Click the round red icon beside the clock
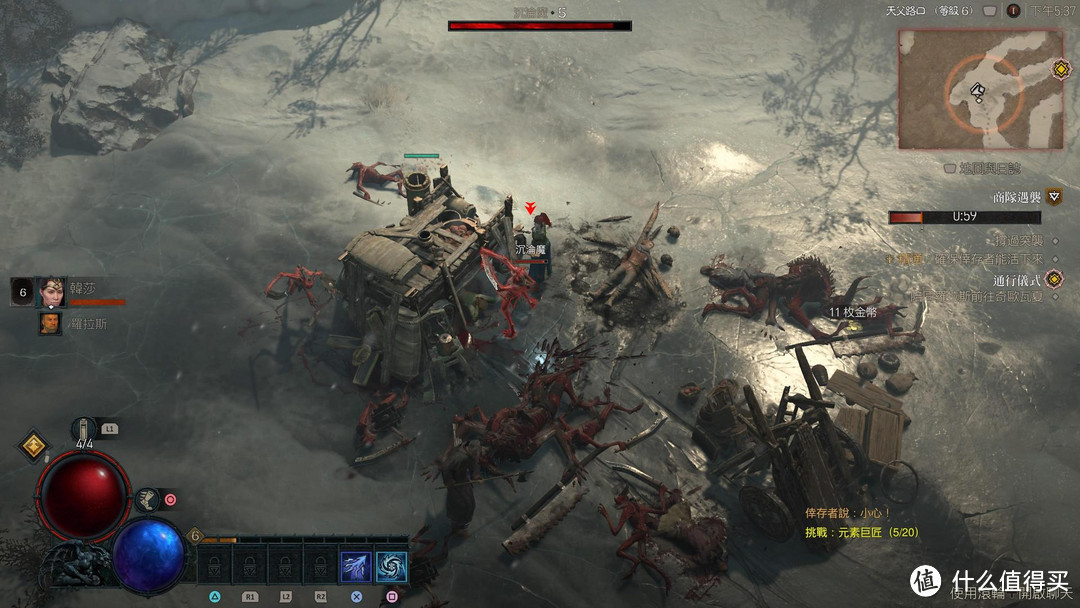The image size is (1080, 608). coord(1013,11)
